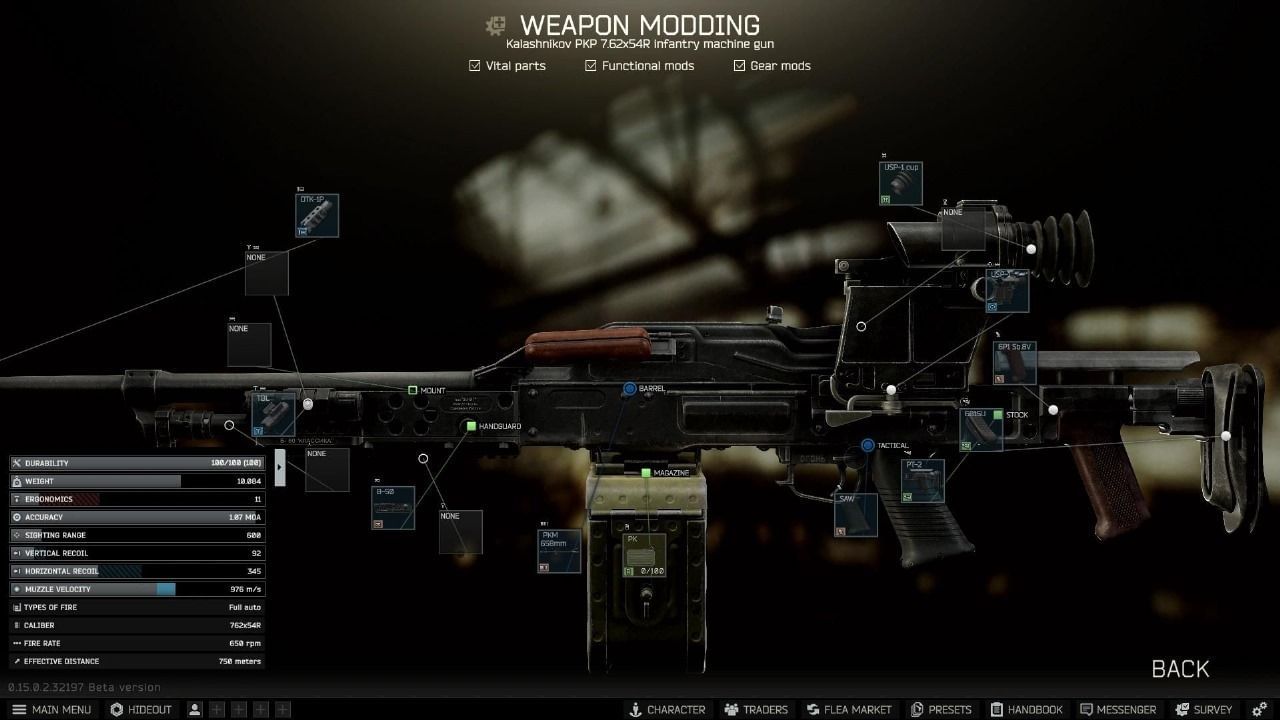Select the PKM 658mm barrel thumbnail
Image resolution: width=1280 pixels, height=720 pixels.
click(x=558, y=551)
